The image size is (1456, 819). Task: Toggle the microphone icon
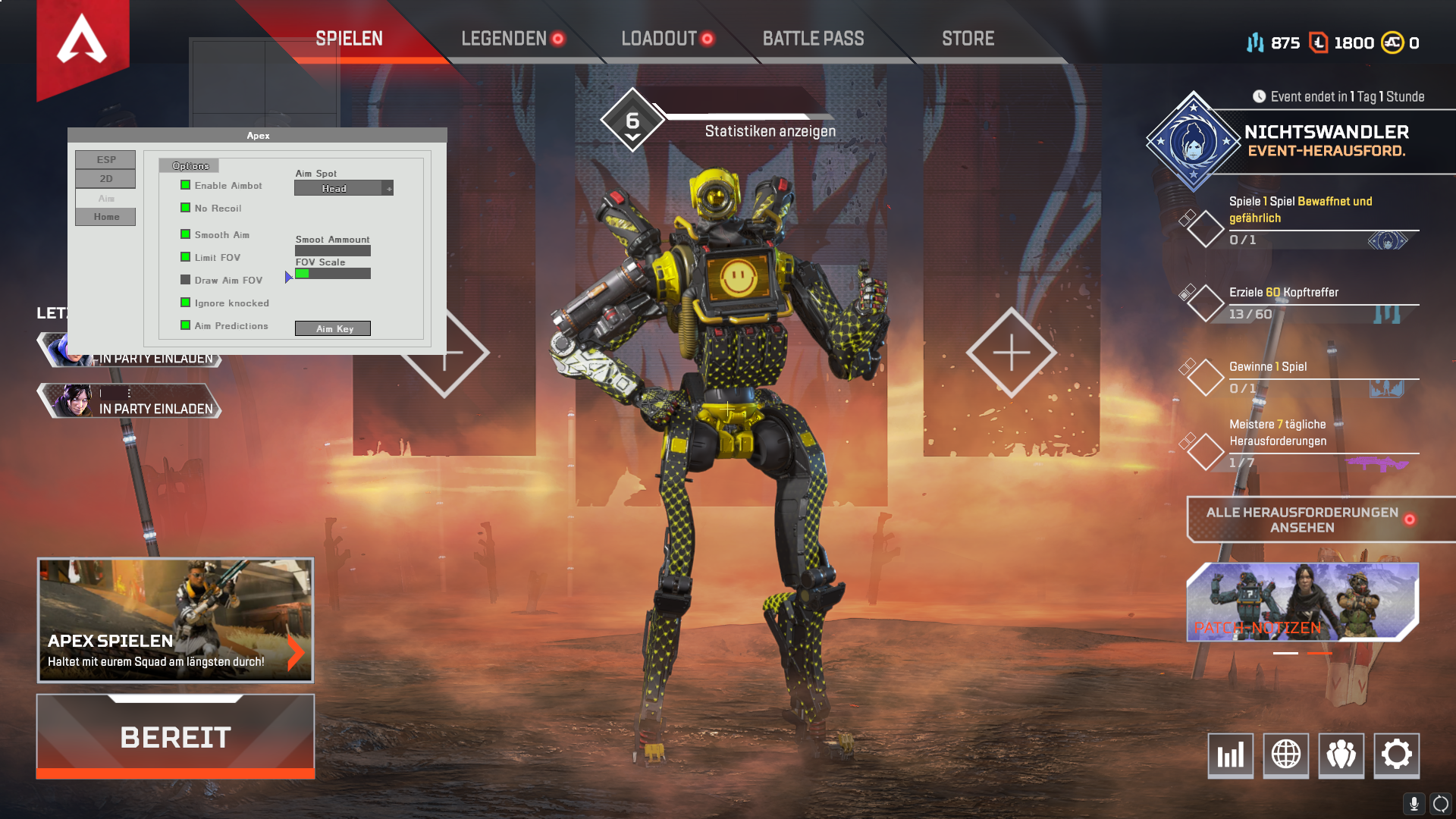click(x=1414, y=804)
